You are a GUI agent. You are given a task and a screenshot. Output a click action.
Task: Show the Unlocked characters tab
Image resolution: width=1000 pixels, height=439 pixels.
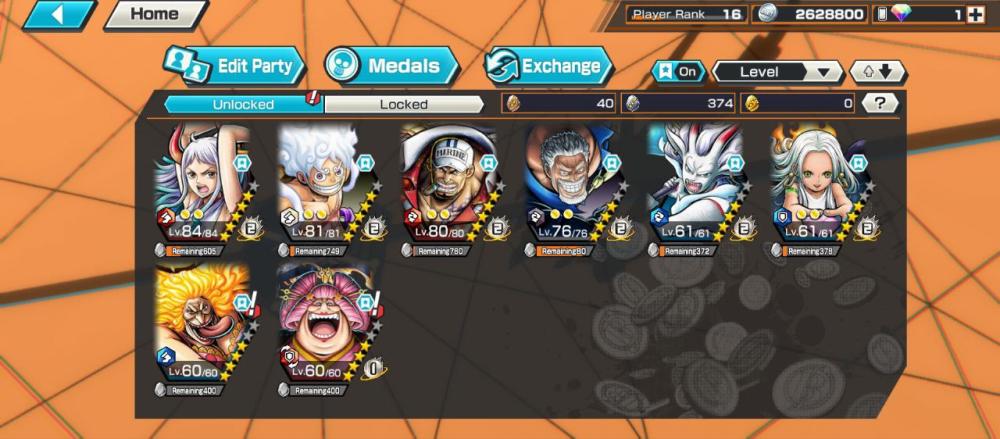click(x=243, y=104)
